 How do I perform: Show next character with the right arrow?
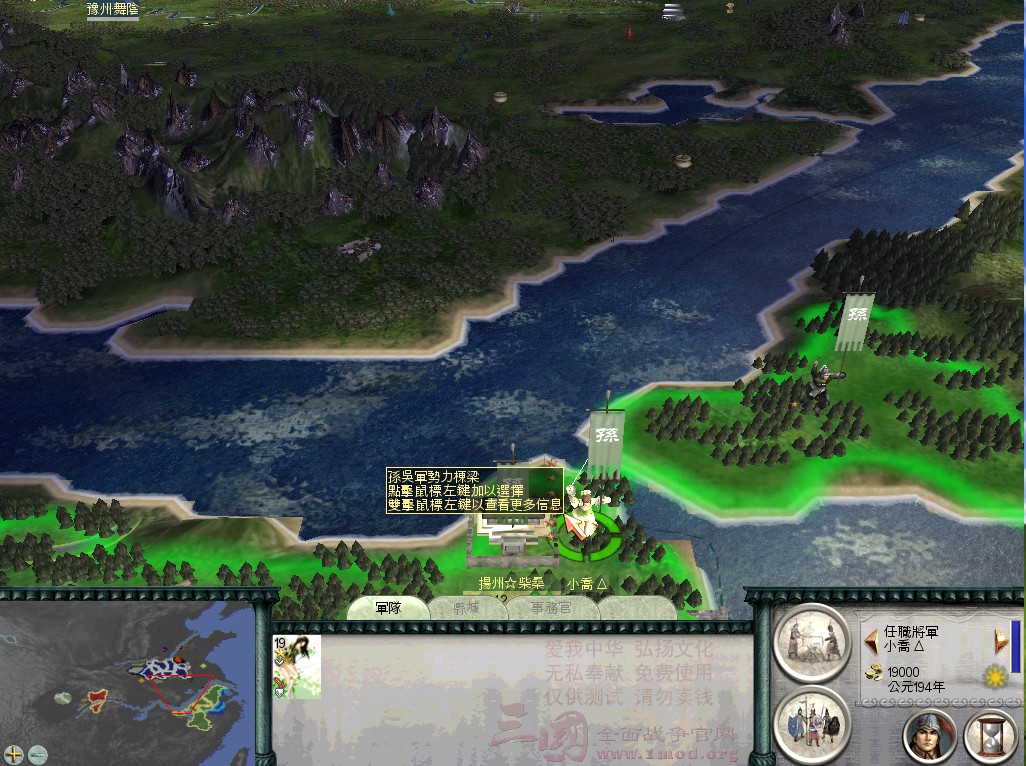(999, 641)
